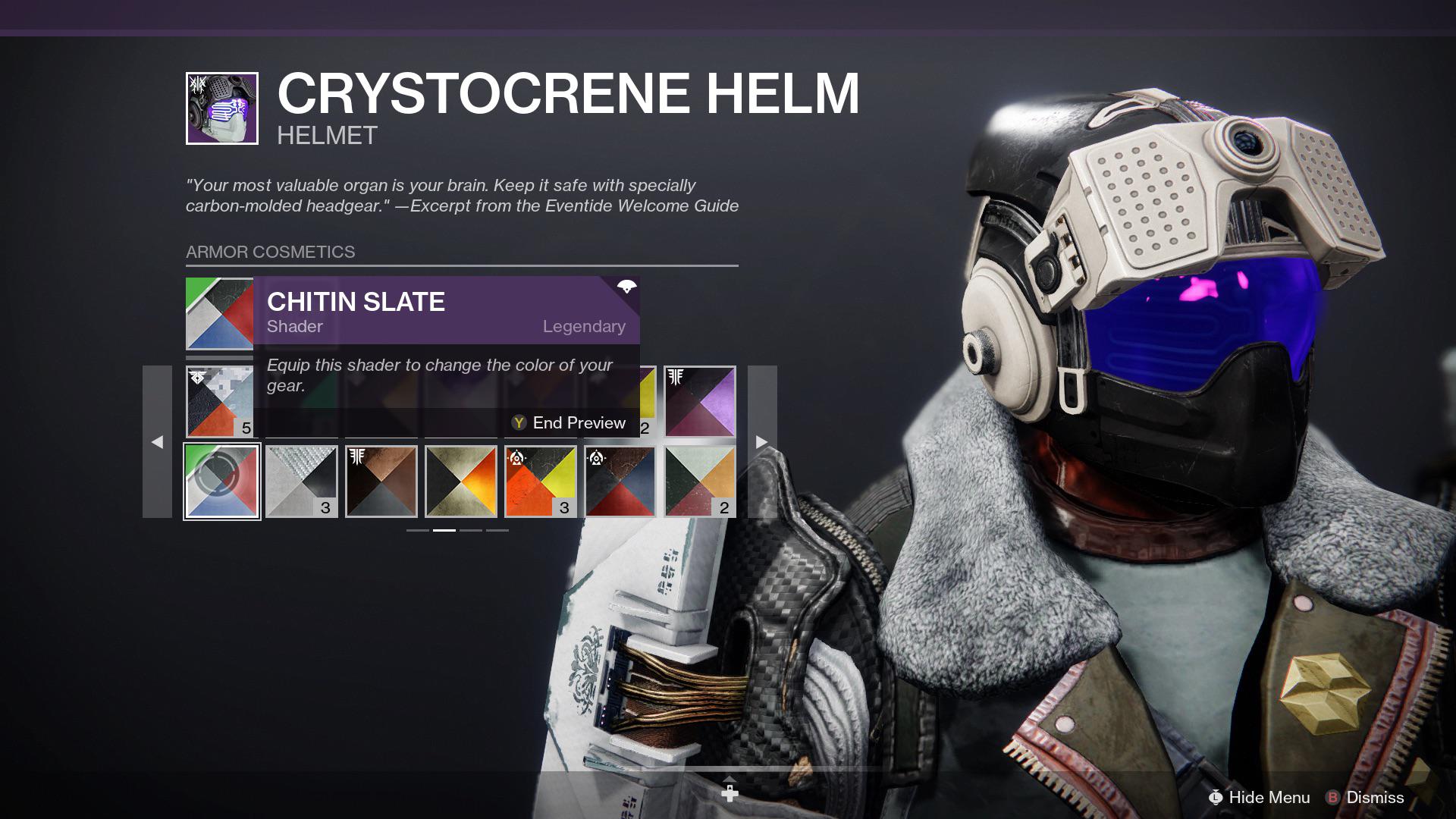The height and width of the screenshot is (819, 1456).
Task: Preview the pixel camo shader marked 5
Action: pos(219,402)
